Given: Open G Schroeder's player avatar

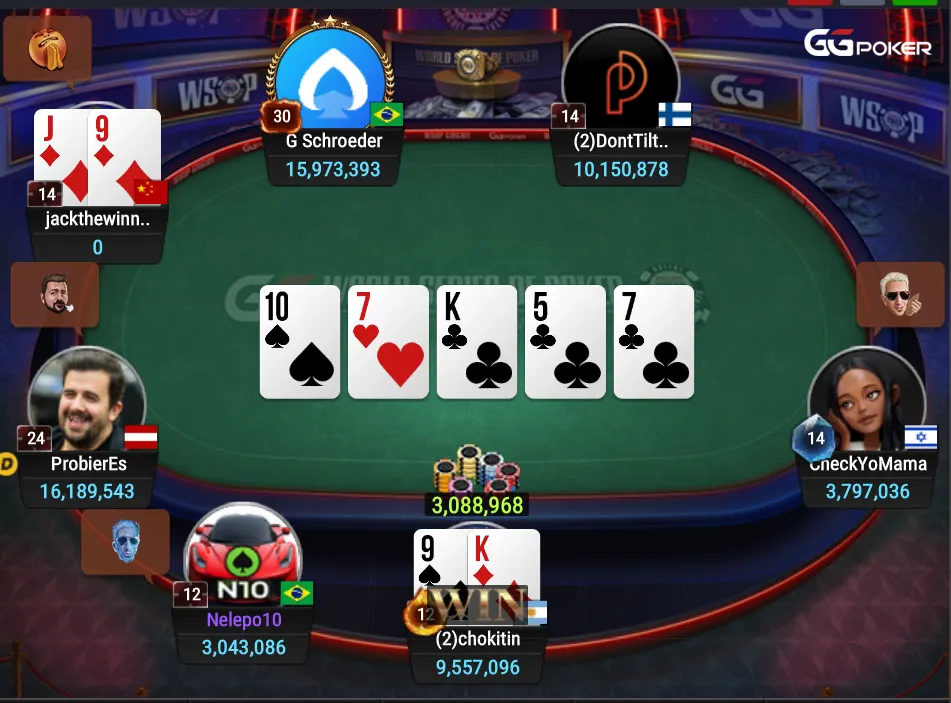Looking at the screenshot, I should pyautogui.click(x=329, y=78).
